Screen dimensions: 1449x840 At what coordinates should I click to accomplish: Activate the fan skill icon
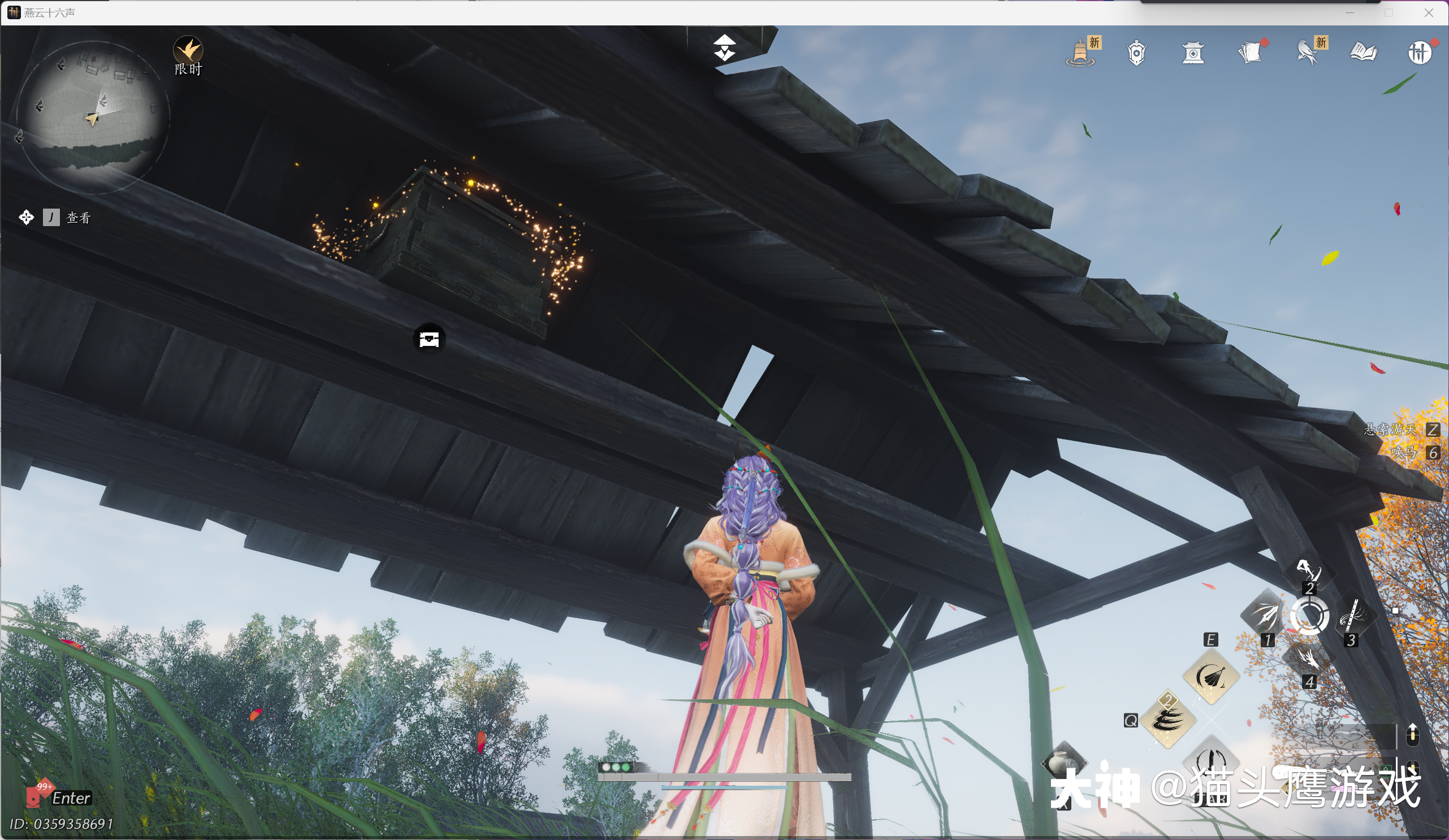coord(1211,677)
